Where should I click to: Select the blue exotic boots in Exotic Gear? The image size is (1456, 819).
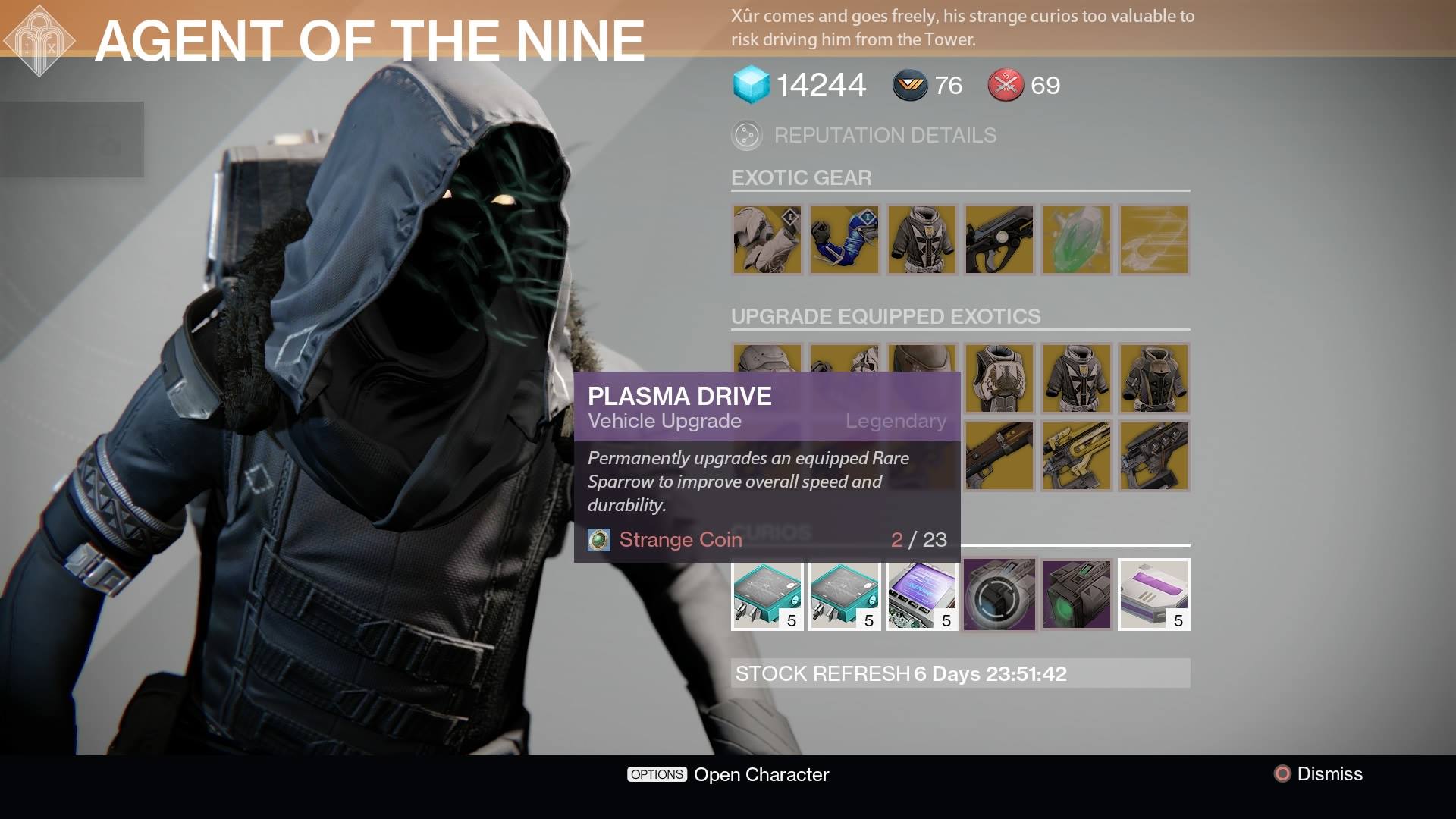[x=844, y=240]
